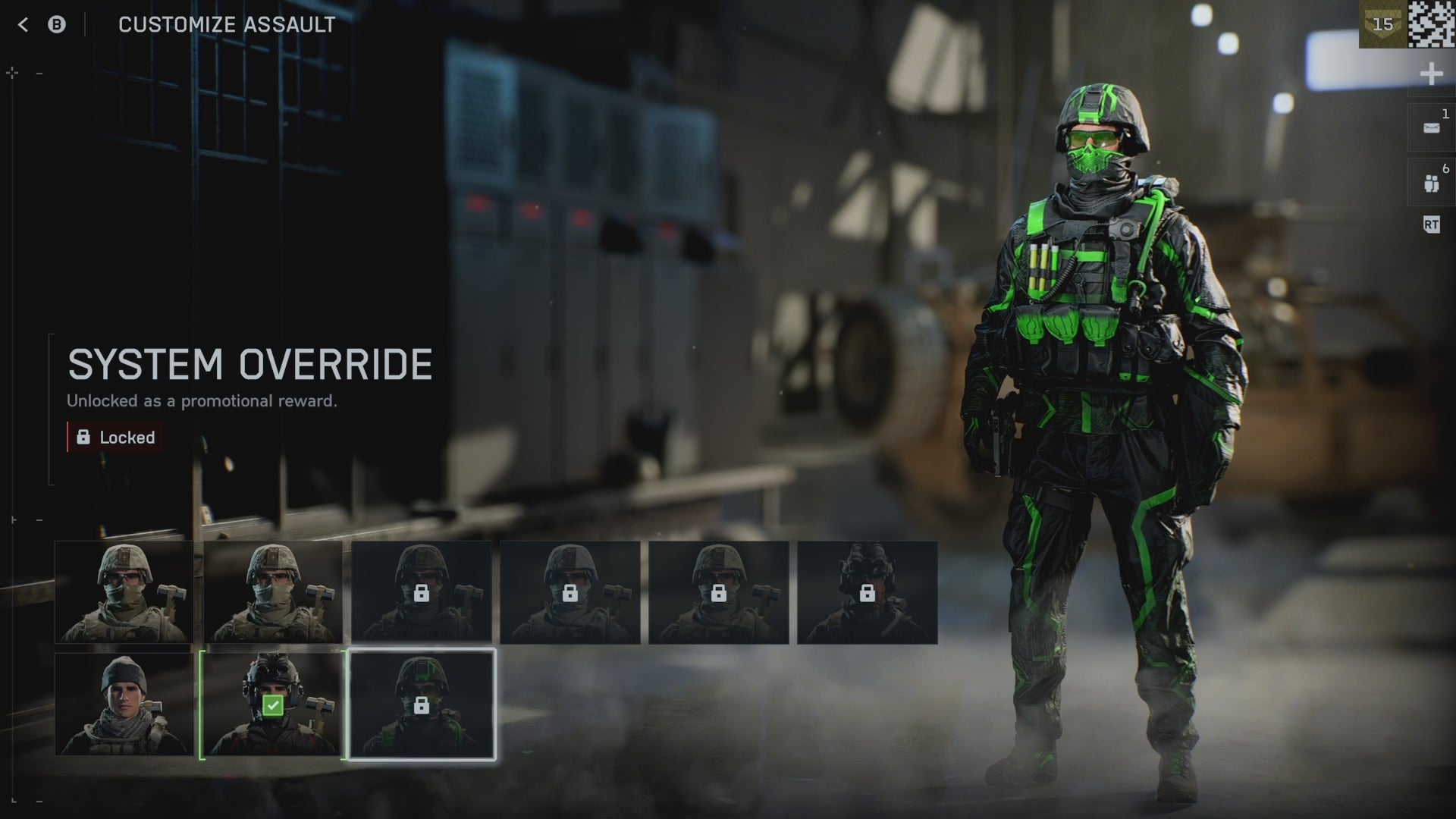Choose the equipped skin with green checkmark
The height and width of the screenshot is (819, 1456).
click(x=273, y=704)
